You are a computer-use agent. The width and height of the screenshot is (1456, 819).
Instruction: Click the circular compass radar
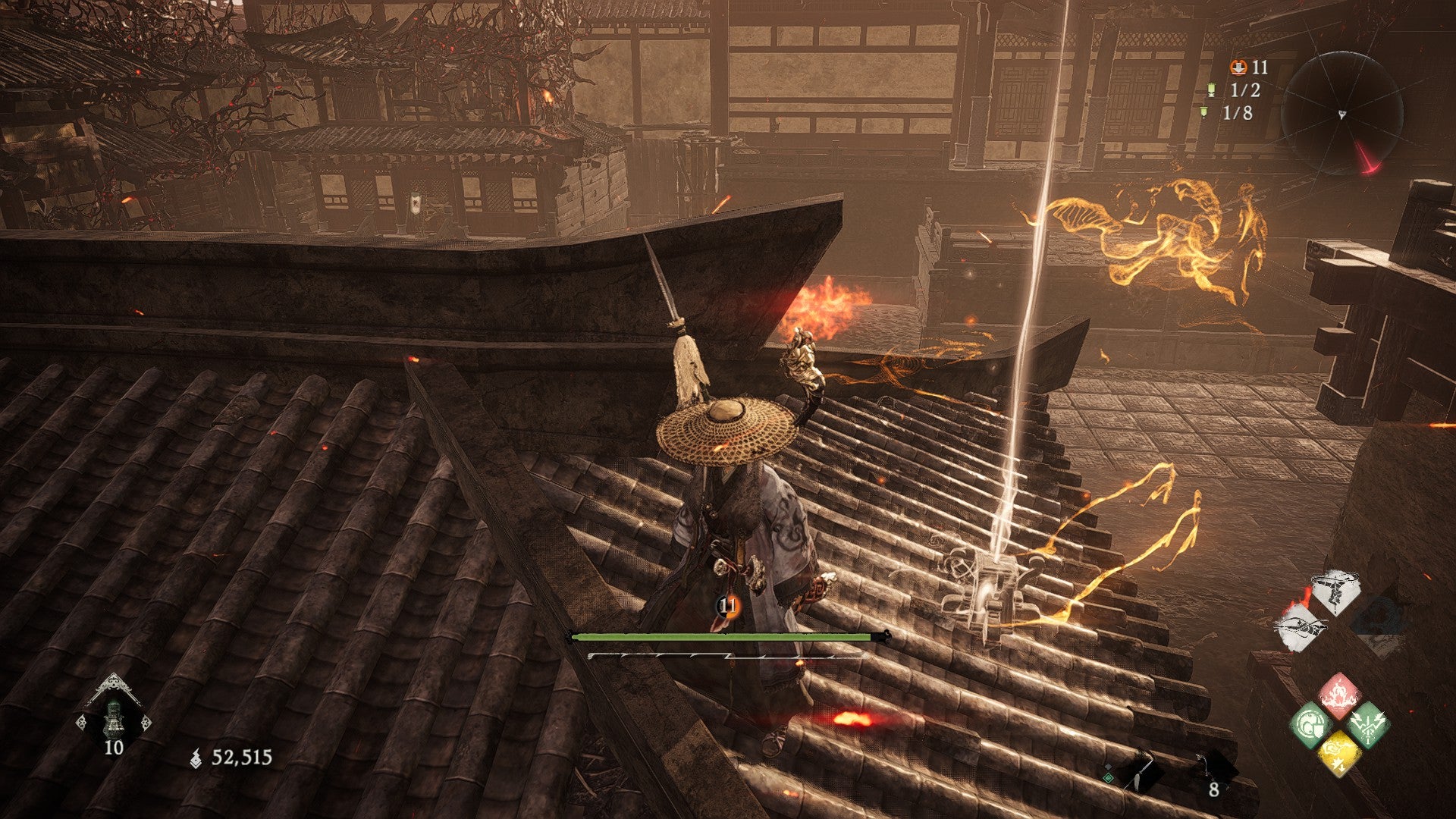point(1341,114)
